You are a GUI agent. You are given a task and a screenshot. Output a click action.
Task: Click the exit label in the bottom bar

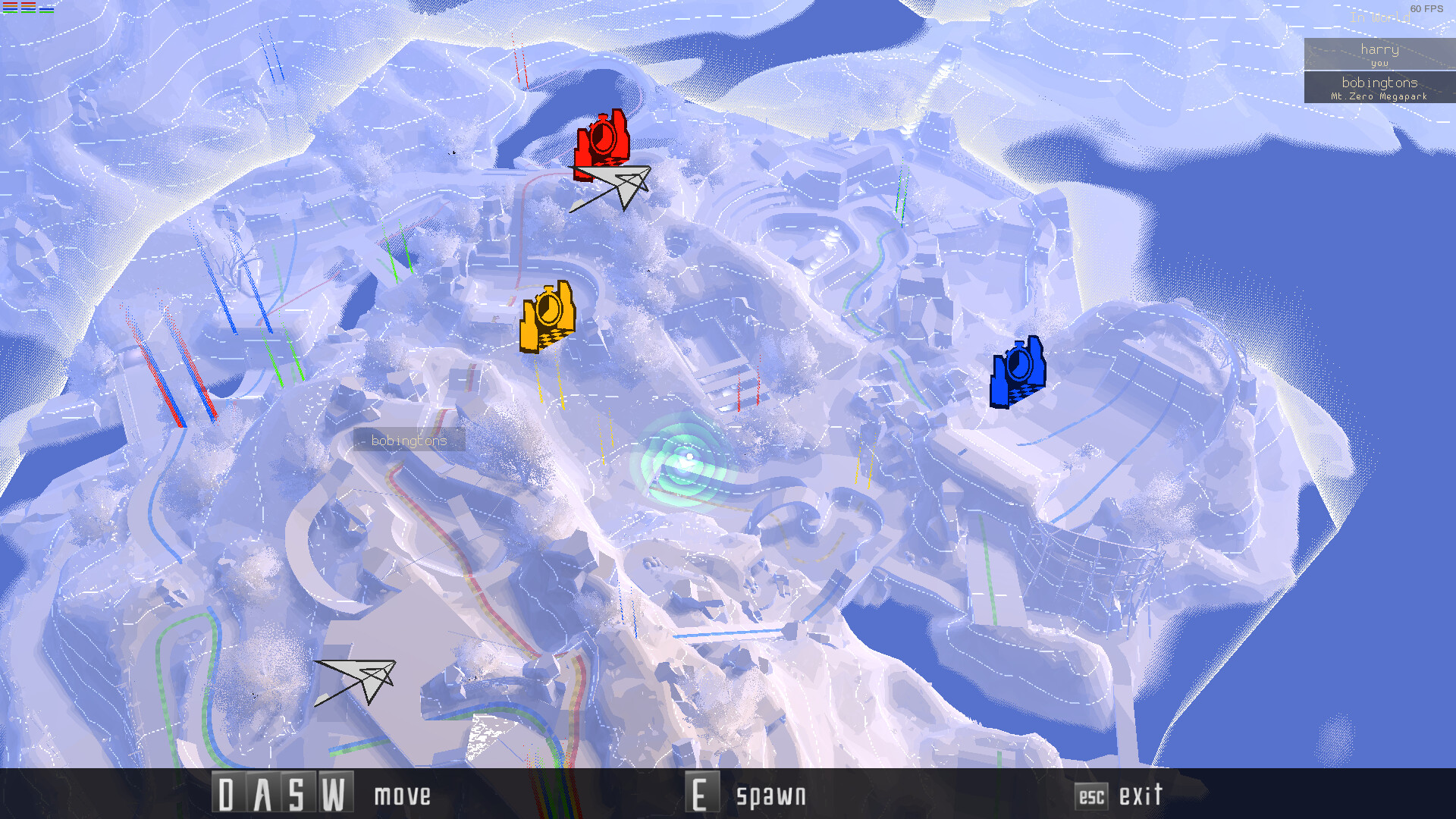click(x=1141, y=795)
